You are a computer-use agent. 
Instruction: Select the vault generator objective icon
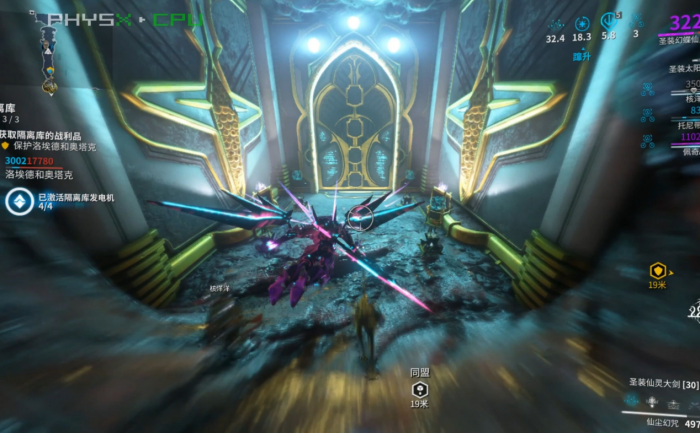(19, 202)
